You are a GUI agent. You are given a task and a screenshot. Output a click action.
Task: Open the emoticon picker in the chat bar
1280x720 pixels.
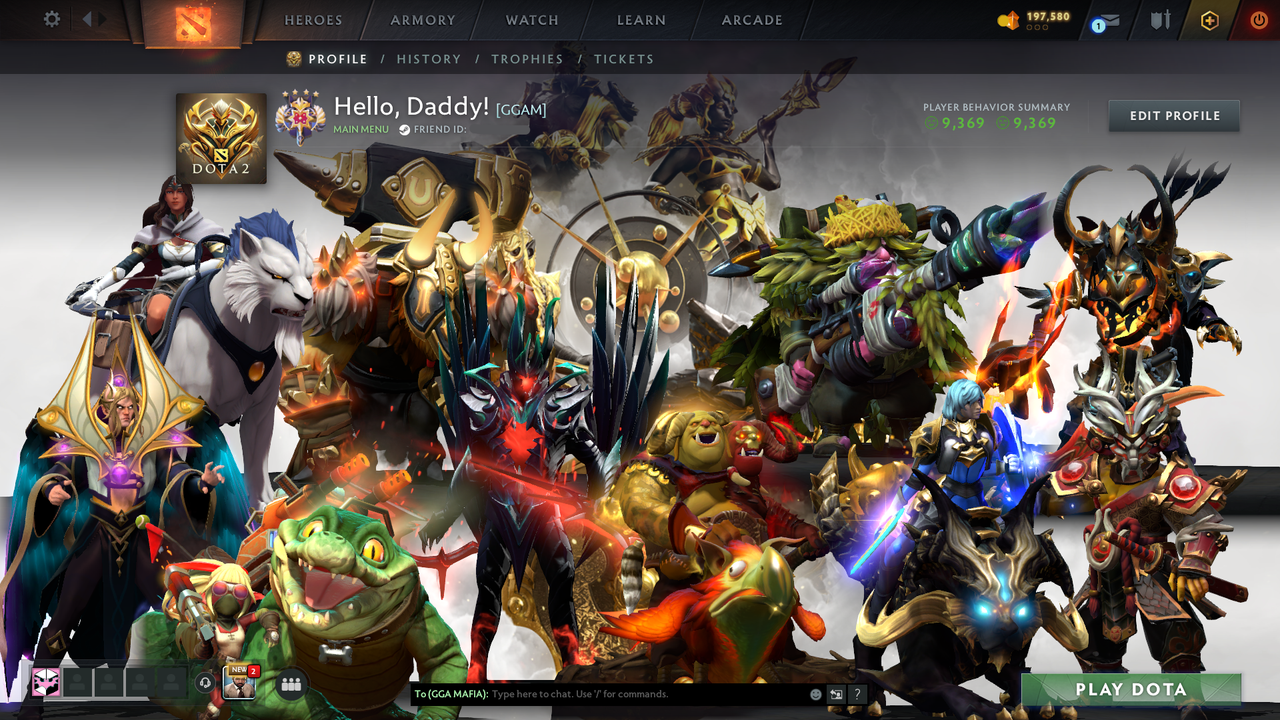tap(815, 692)
